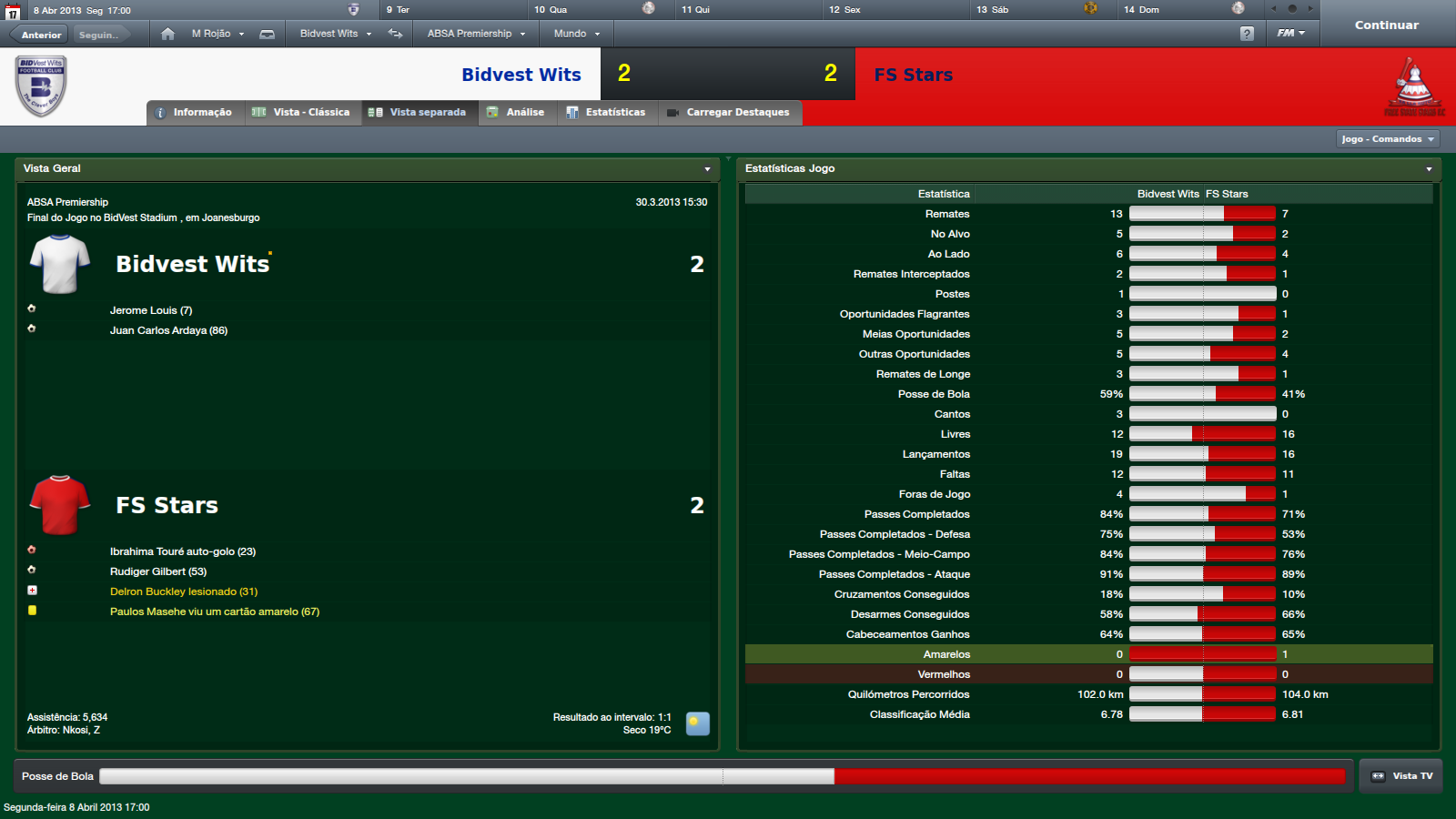Expand the Estatísticas Jogo panel dropdown
The image size is (1456, 819).
click(x=1429, y=169)
